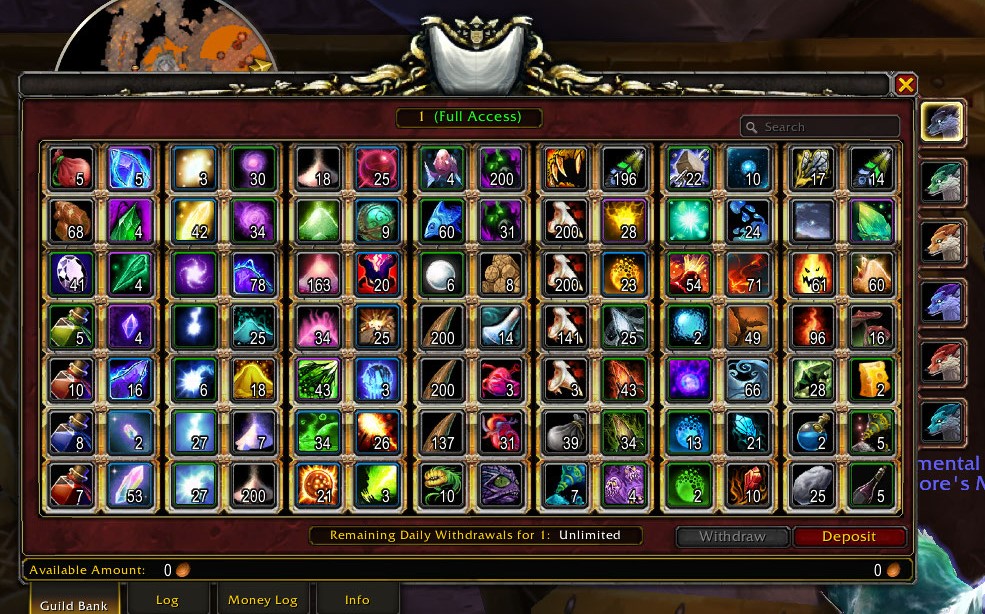Click the Deposit button
This screenshot has height=614, width=985.
coord(849,536)
